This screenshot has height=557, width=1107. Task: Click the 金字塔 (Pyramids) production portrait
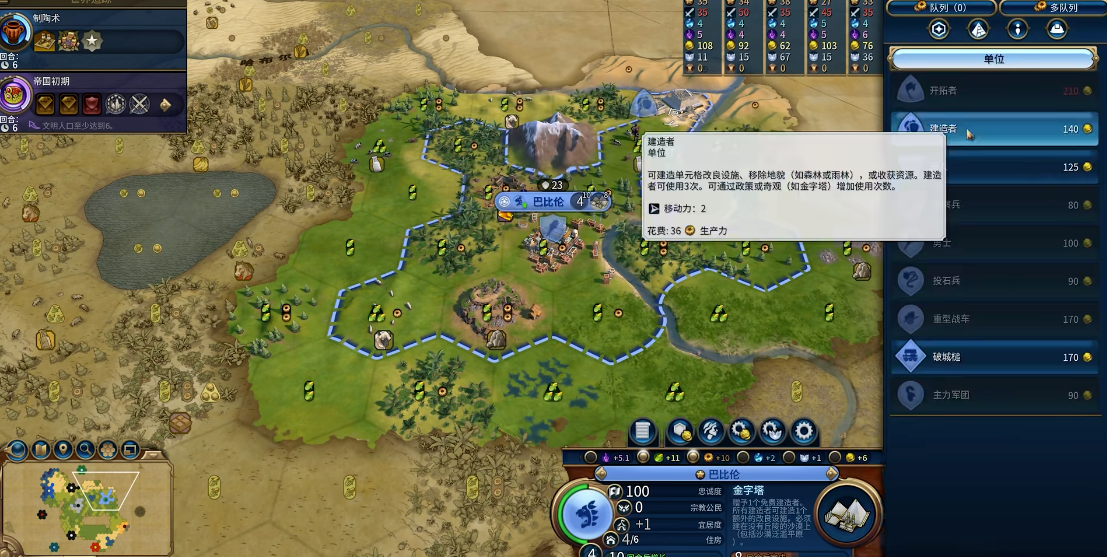tap(848, 514)
